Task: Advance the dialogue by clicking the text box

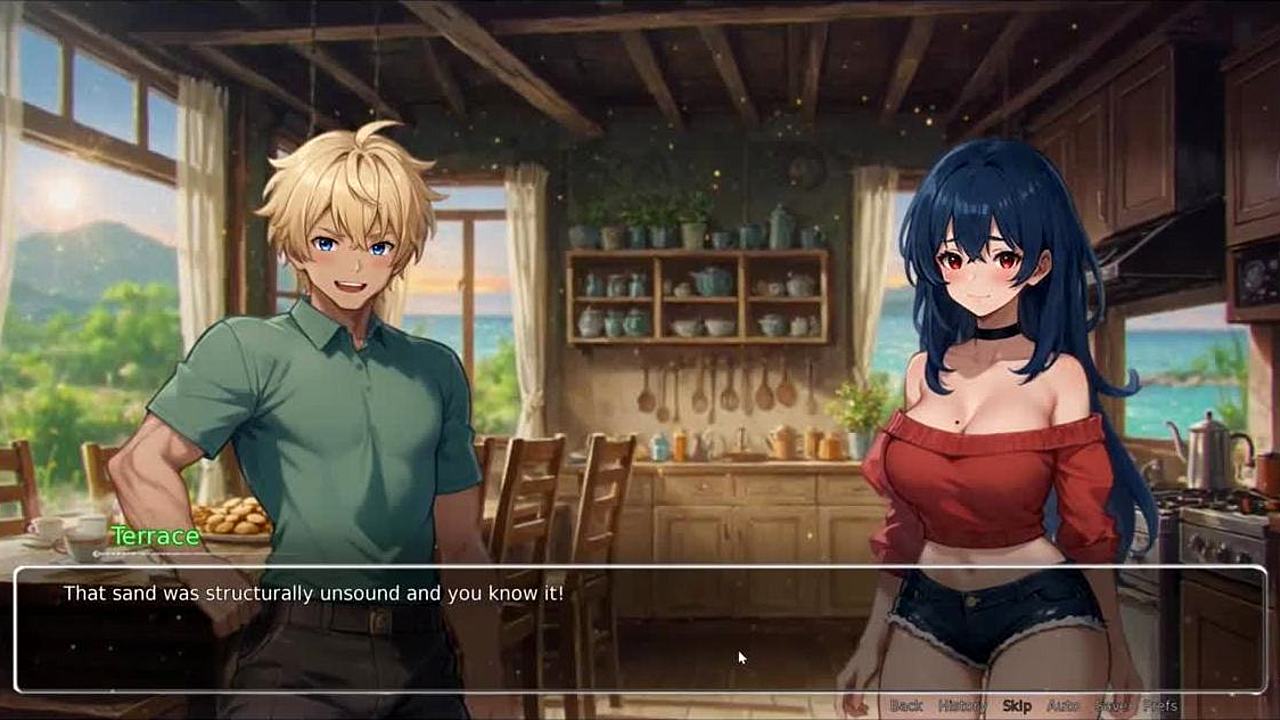Action: point(640,630)
